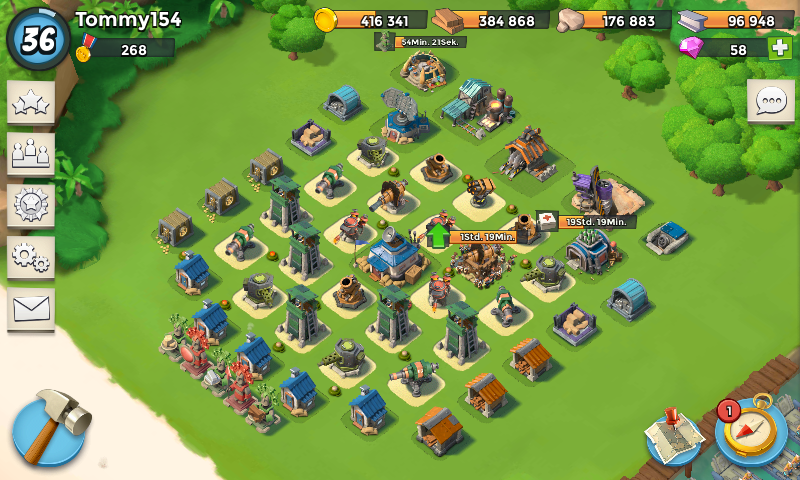The width and height of the screenshot is (800, 480).
Task: Show the leaderboard medal gear button
Action: point(31,206)
